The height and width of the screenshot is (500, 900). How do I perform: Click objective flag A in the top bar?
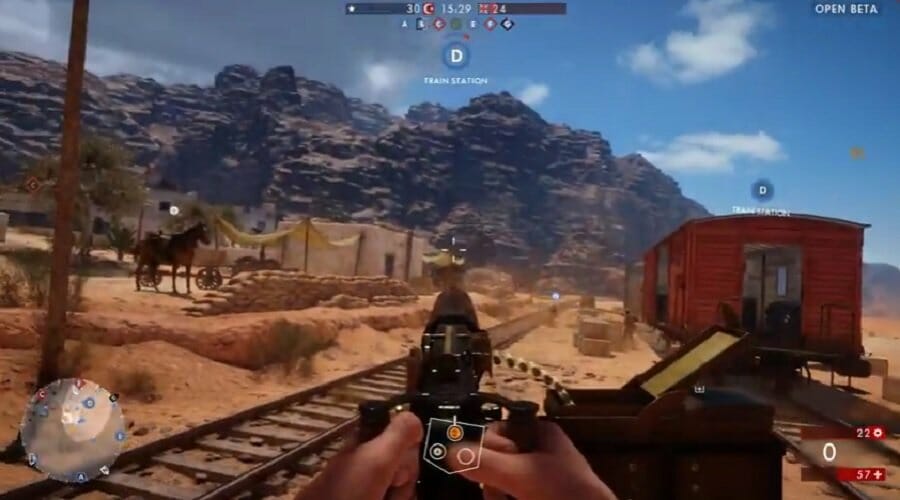coord(406,24)
